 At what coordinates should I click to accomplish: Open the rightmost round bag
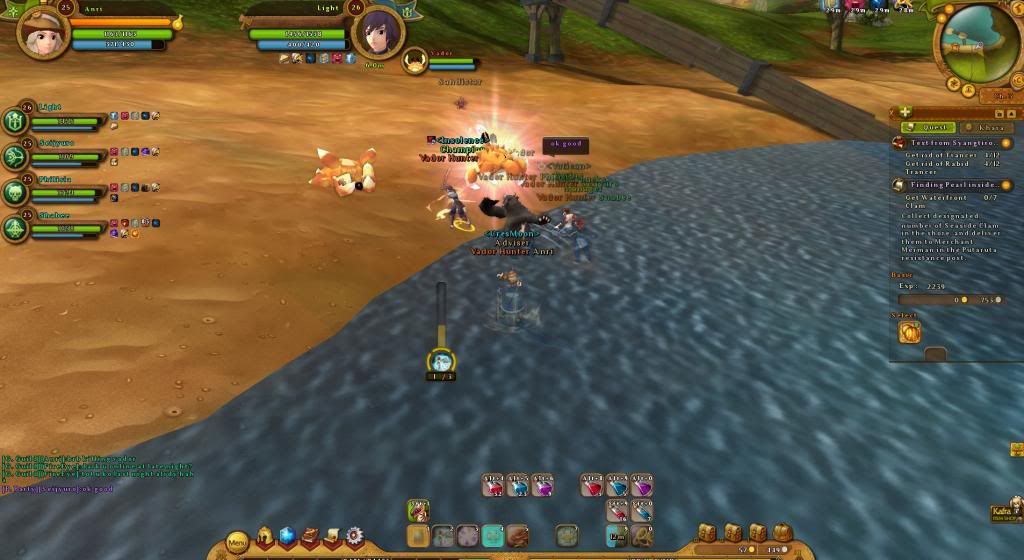(782, 533)
